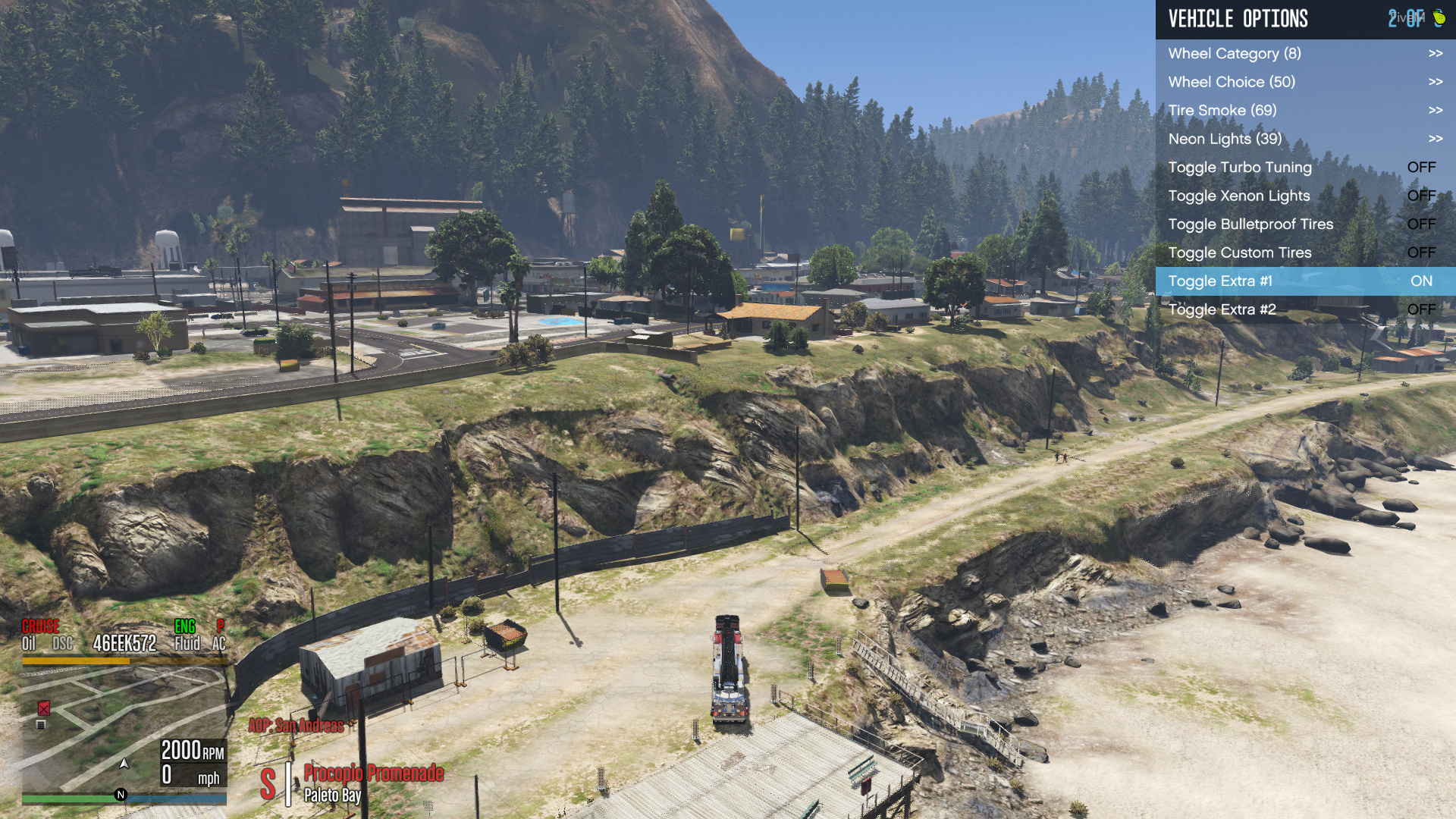Screen dimensions: 1456x819
Task: Expand the Neon Lights submenu
Action: click(x=1301, y=139)
